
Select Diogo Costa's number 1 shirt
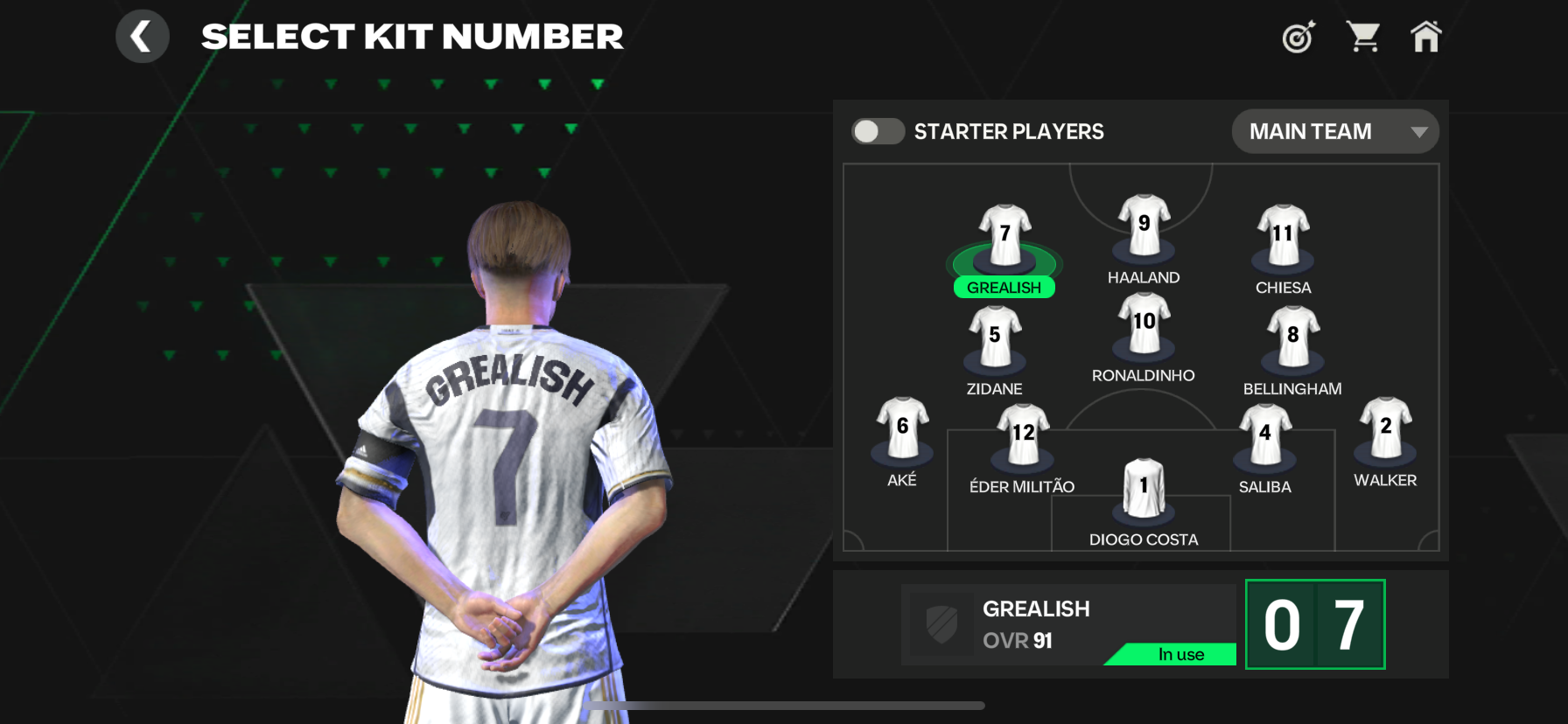1144,487
